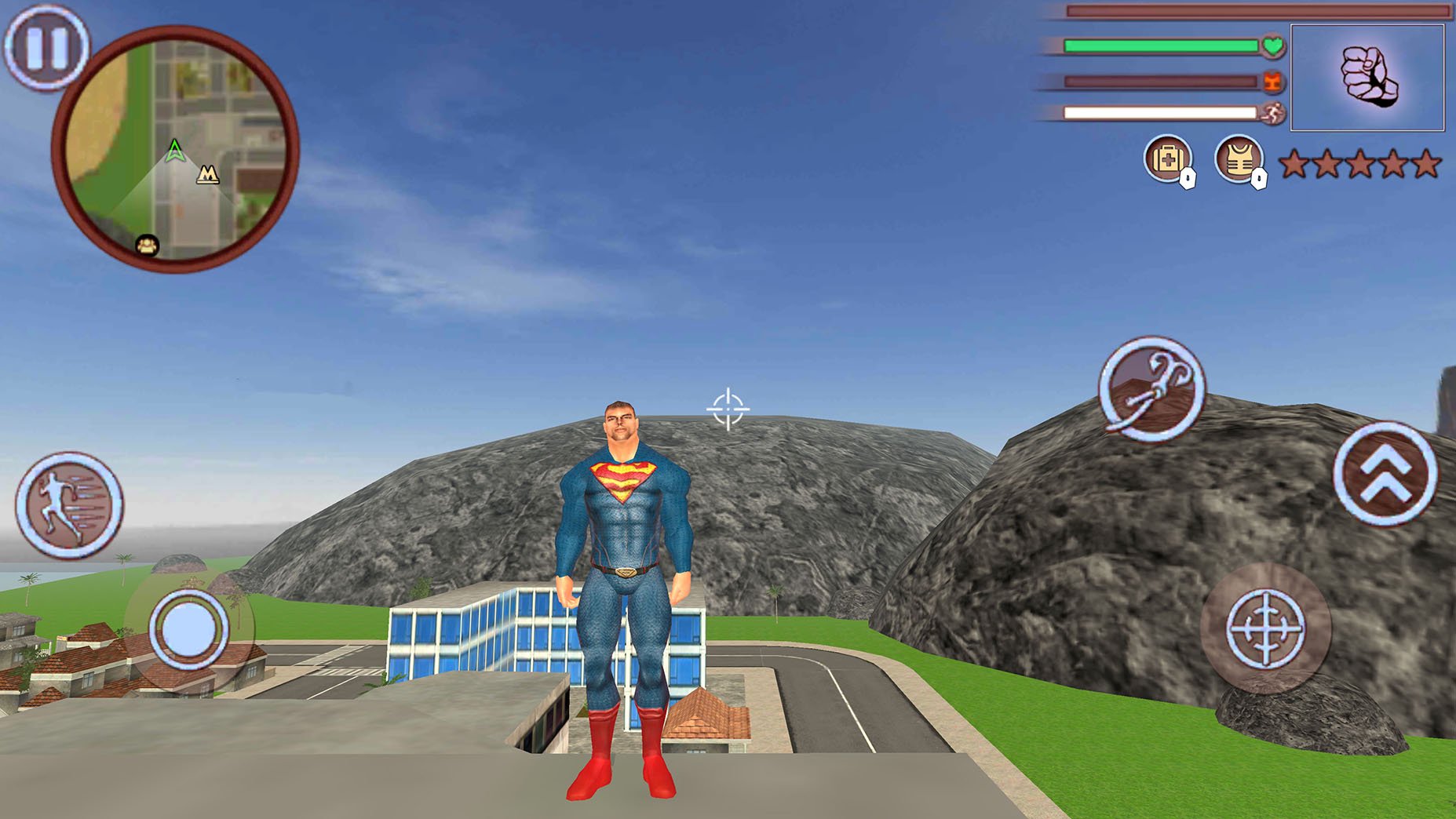Image resolution: width=1456 pixels, height=819 pixels.
Task: Tap the heart icon beside health bar
Action: [1275, 47]
